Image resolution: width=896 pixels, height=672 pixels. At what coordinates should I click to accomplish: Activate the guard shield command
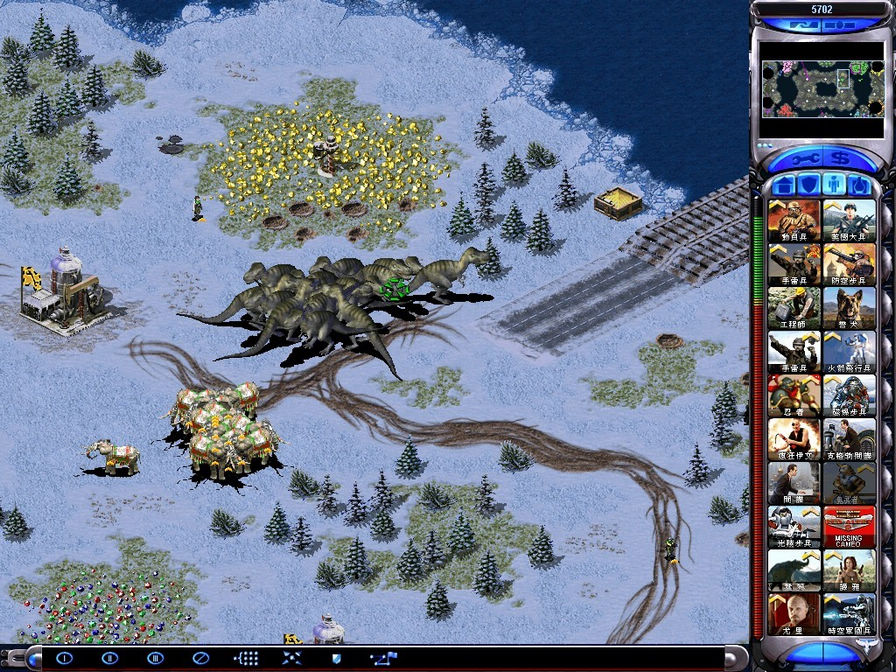point(337,658)
